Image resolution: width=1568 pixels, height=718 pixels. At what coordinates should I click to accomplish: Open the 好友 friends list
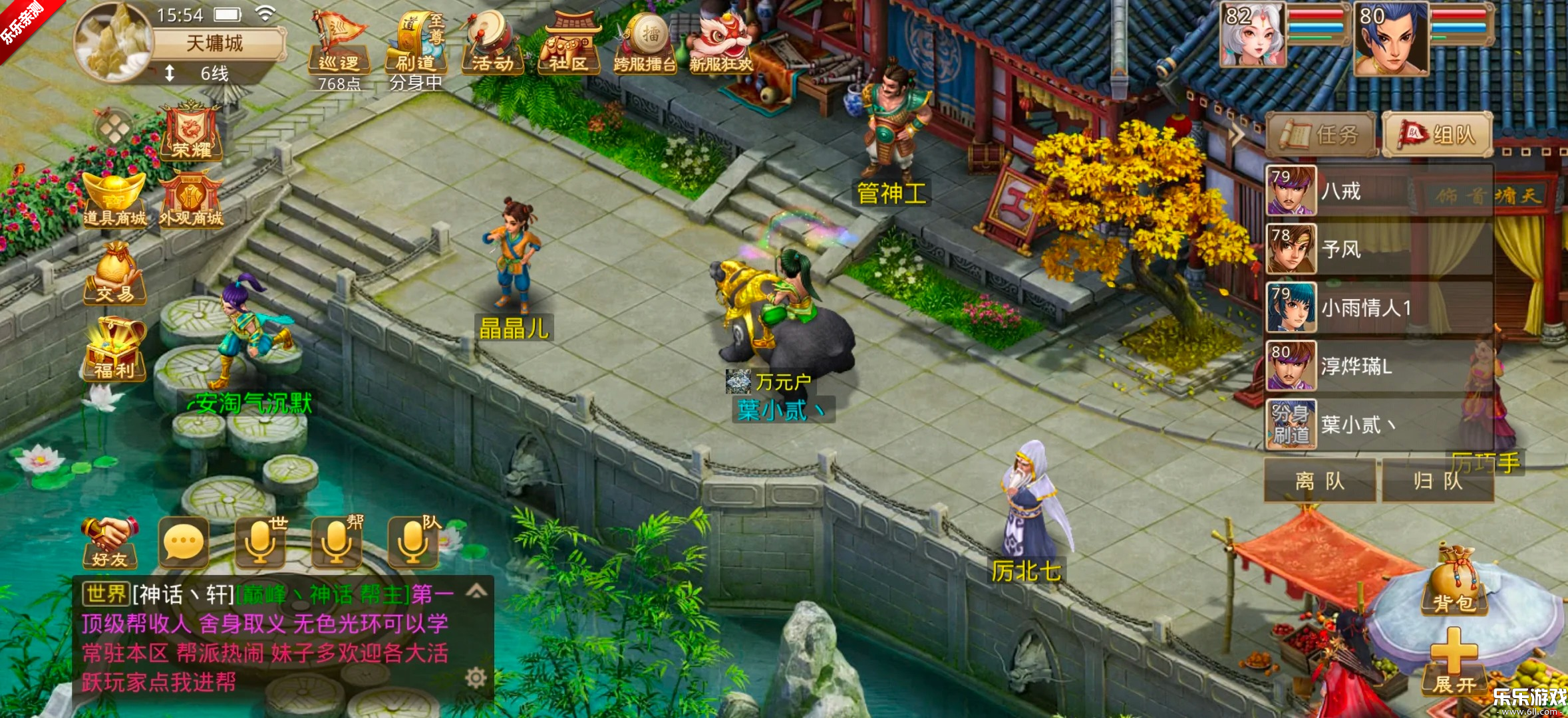click(x=110, y=542)
